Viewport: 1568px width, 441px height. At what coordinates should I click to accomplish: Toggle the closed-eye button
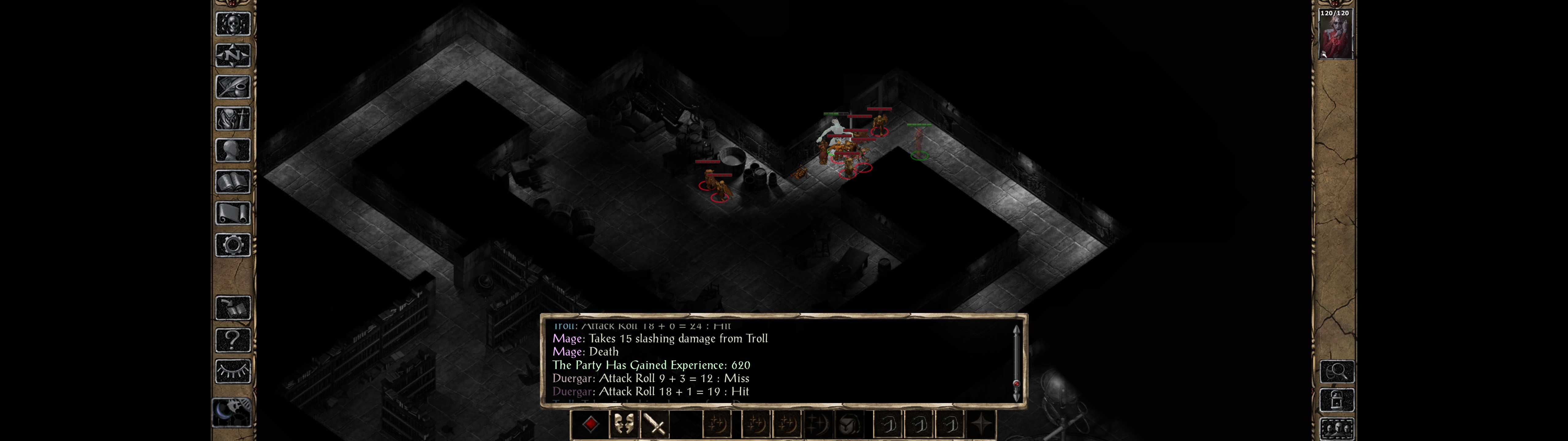[x=233, y=371]
